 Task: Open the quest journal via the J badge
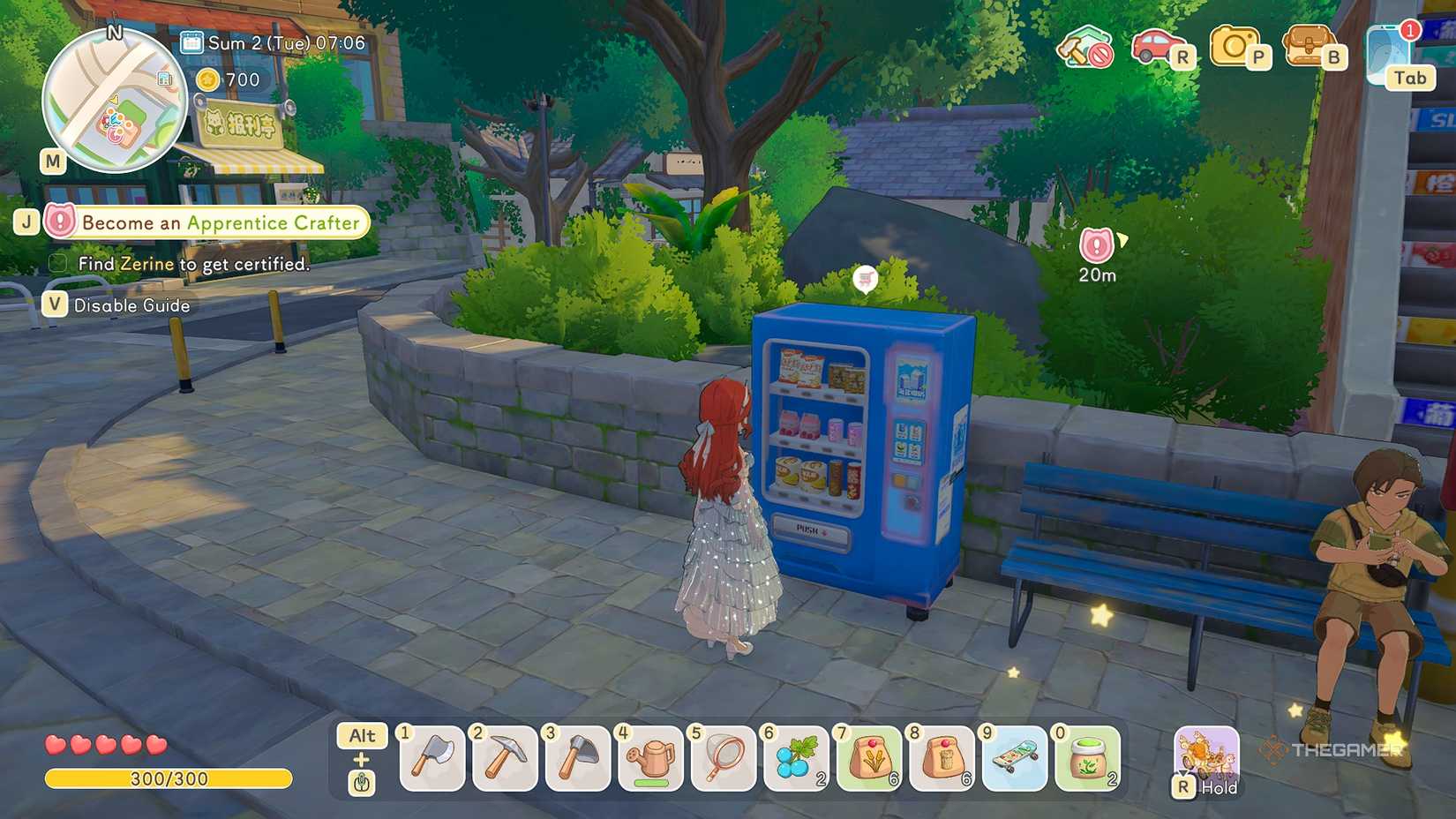(27, 222)
